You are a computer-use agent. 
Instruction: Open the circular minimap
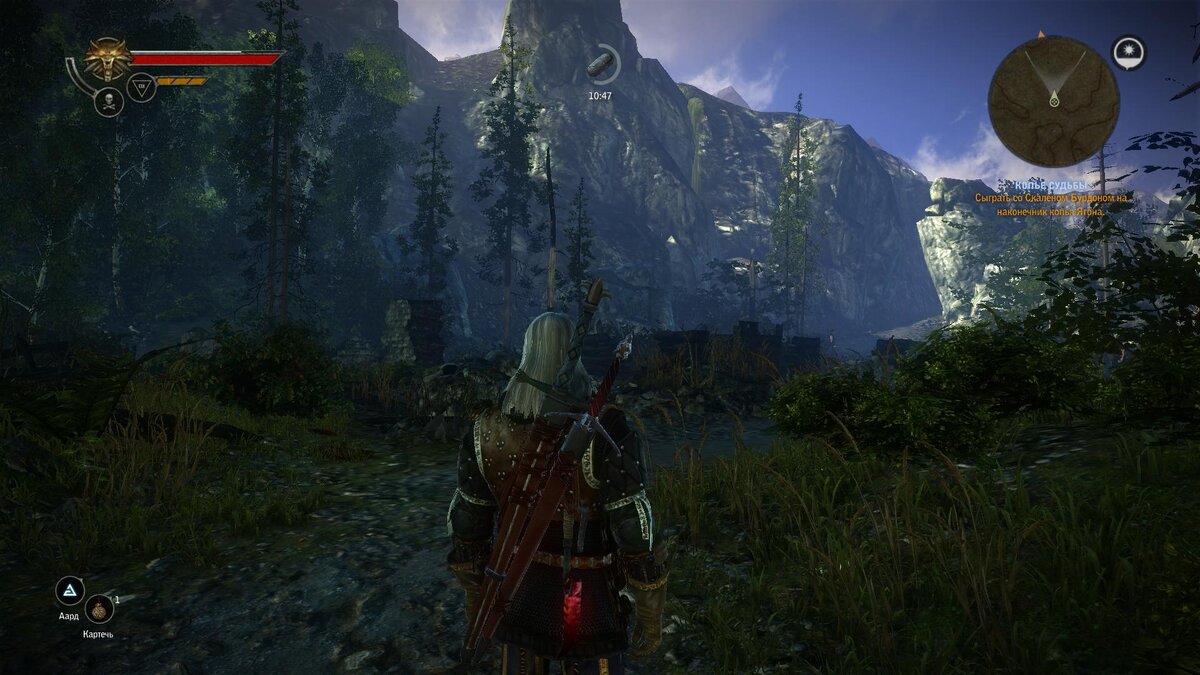coord(1053,101)
